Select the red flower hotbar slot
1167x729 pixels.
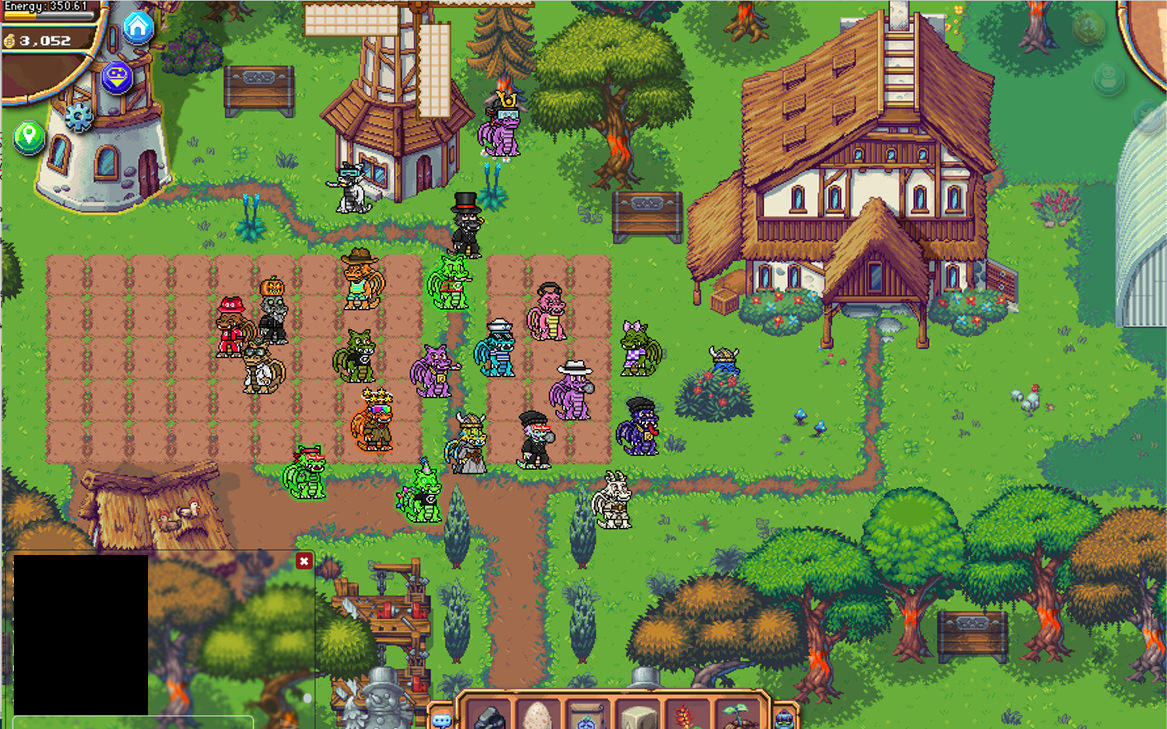[687, 716]
